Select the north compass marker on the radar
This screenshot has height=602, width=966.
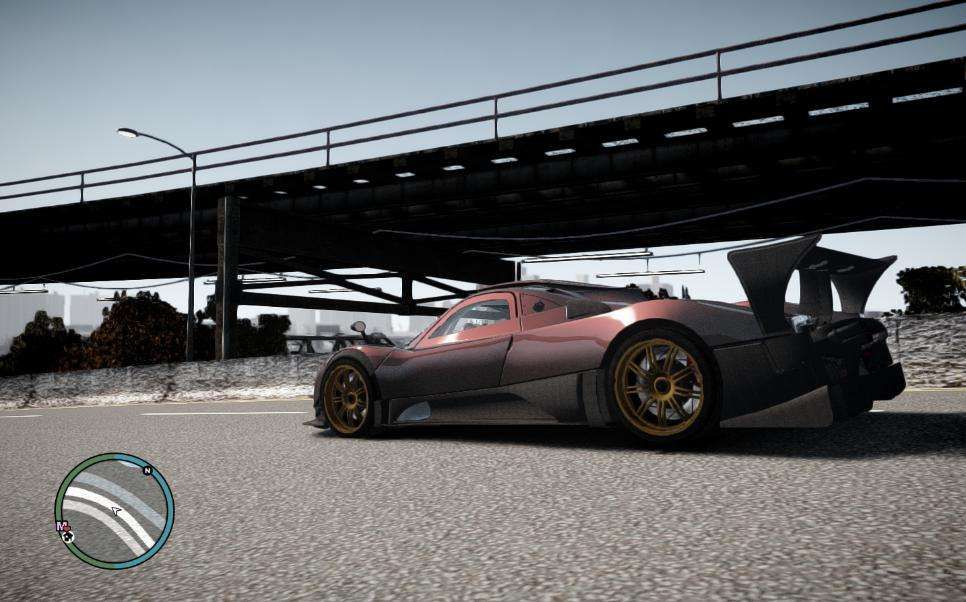(147, 470)
